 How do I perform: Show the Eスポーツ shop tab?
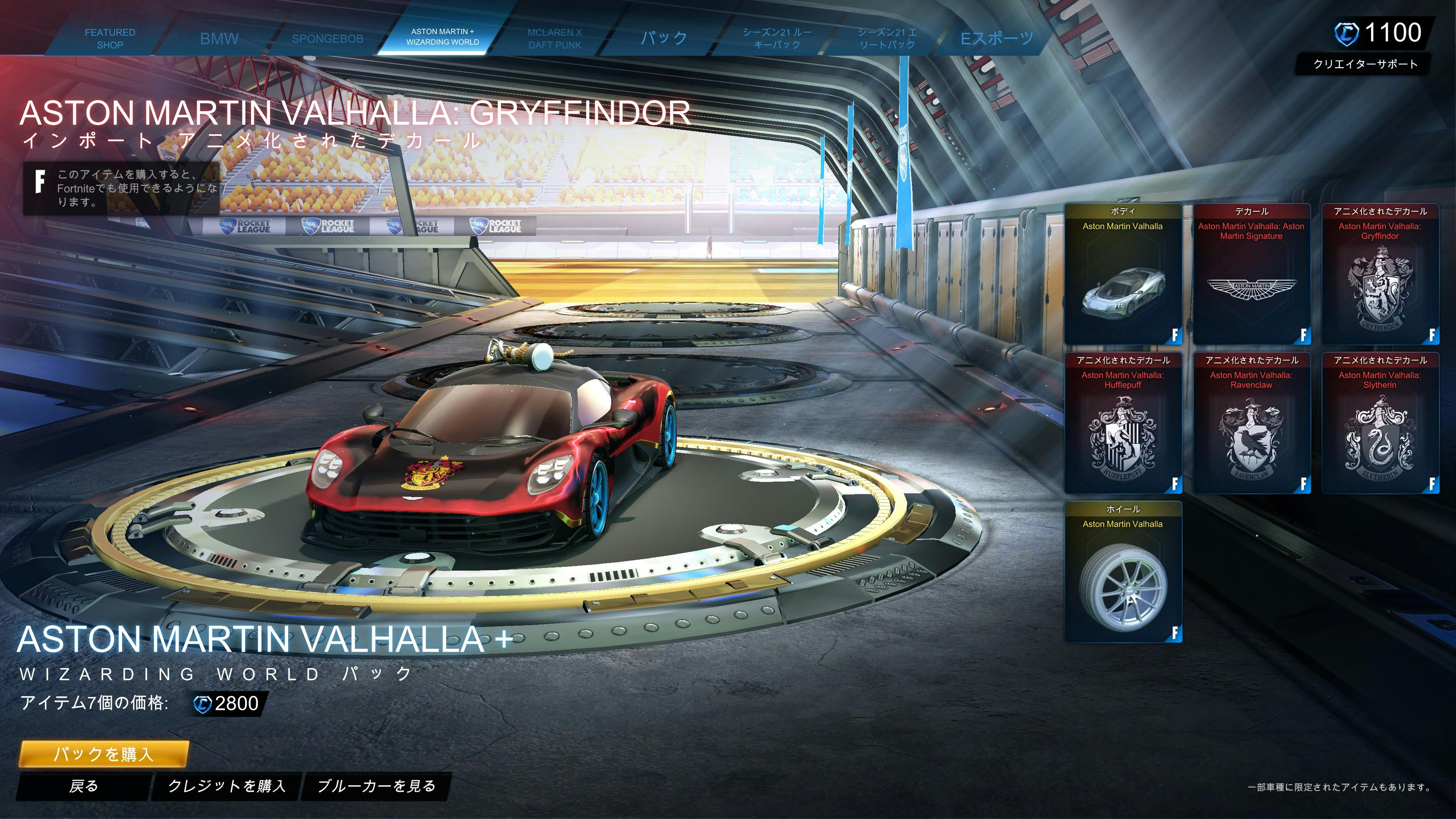click(x=996, y=38)
